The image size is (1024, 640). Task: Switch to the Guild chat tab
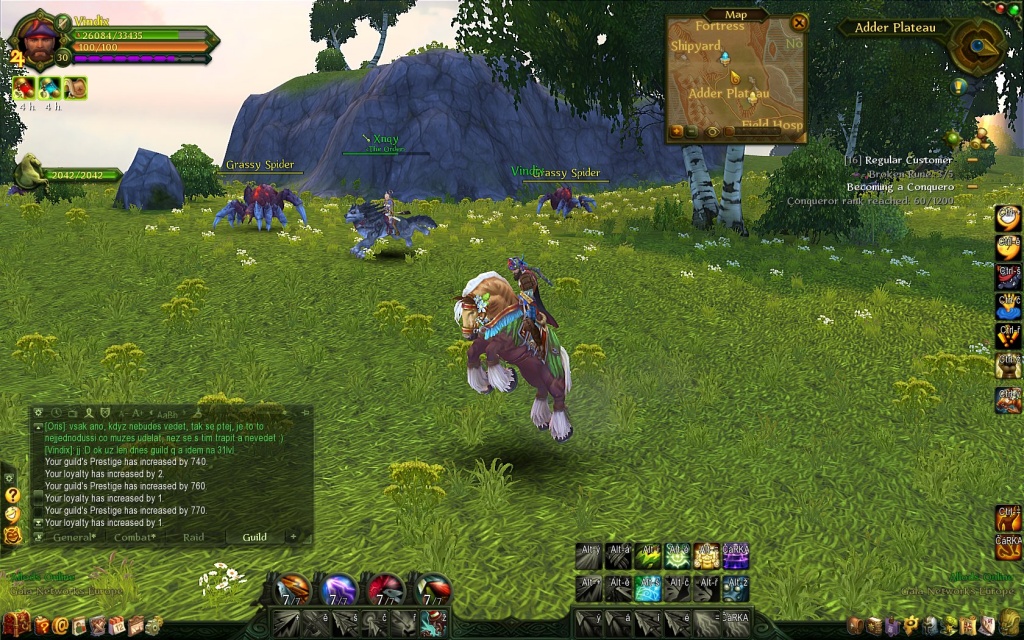(x=254, y=537)
